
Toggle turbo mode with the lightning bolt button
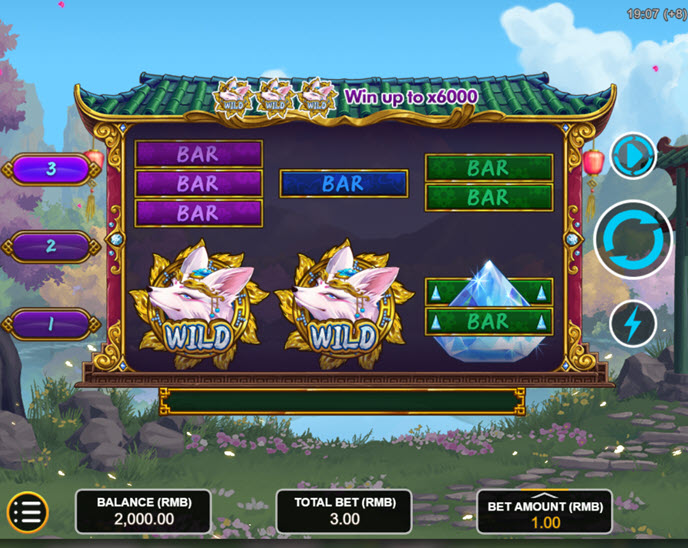click(x=633, y=324)
